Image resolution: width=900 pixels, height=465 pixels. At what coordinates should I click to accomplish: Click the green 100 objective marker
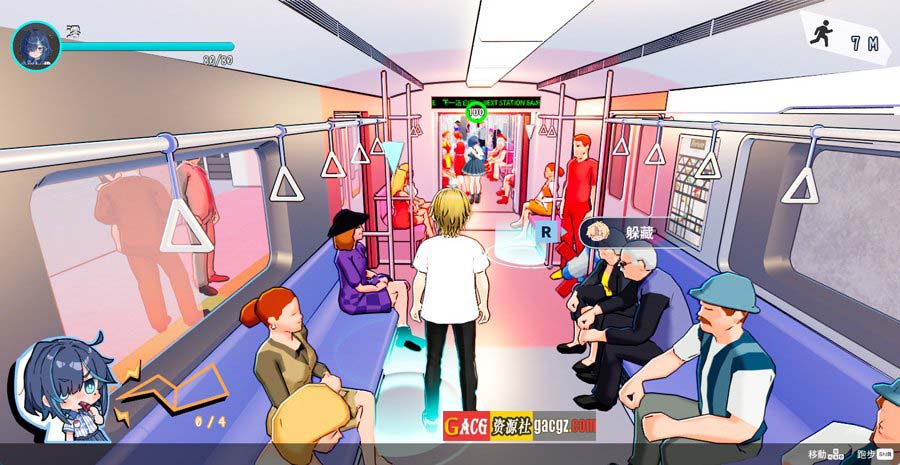[x=476, y=112]
